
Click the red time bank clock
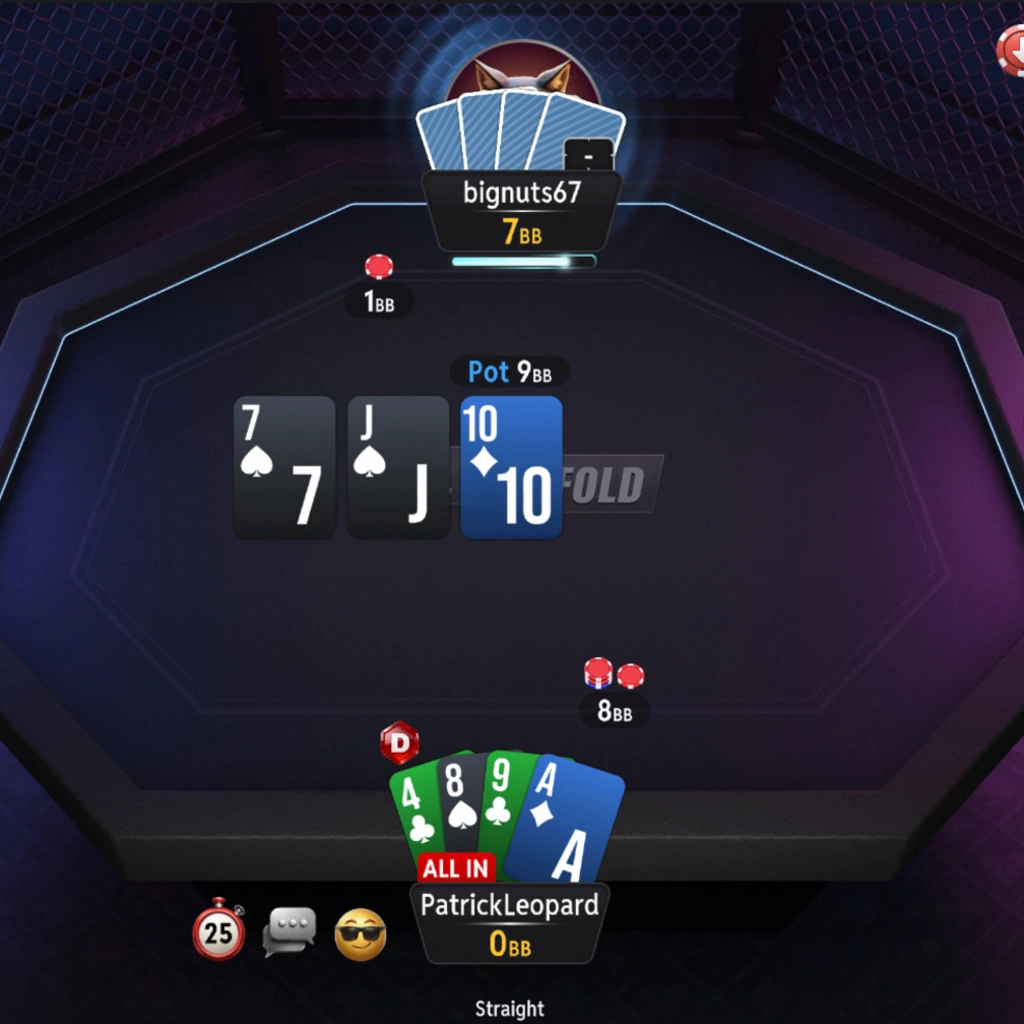[x=219, y=930]
